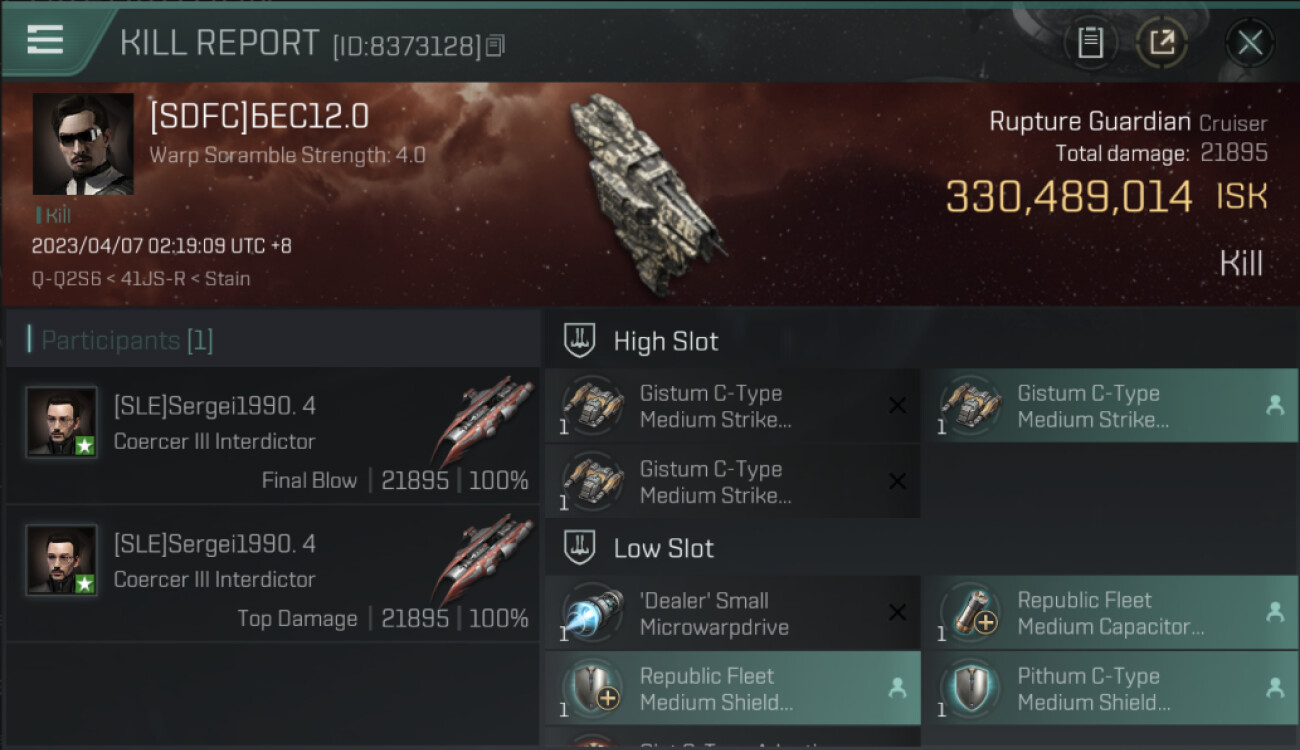Close the Kill Report window
Image resolution: width=1300 pixels, height=750 pixels.
[1249, 42]
